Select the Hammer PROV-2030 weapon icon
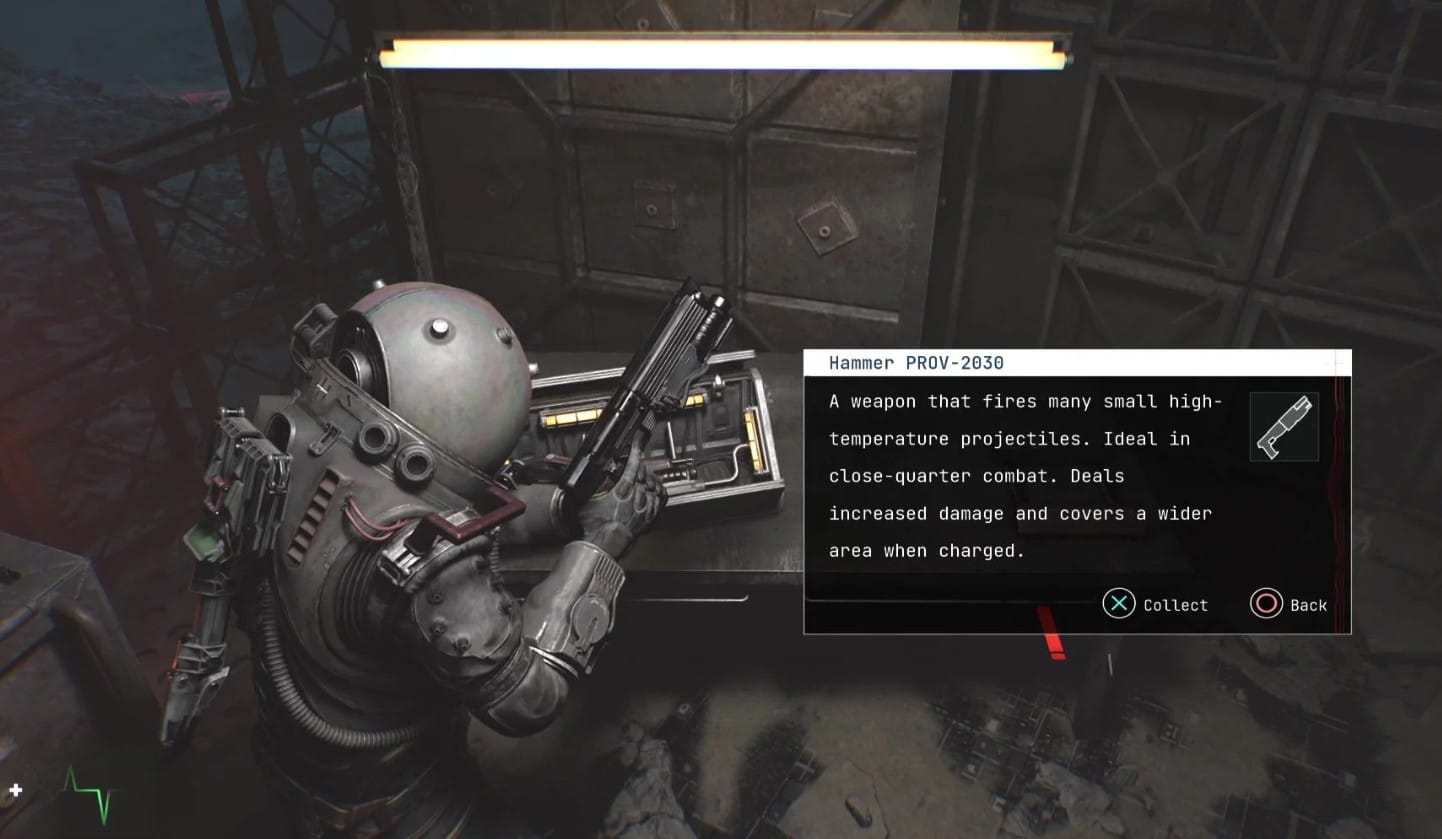The height and width of the screenshot is (839, 1442). point(1284,427)
